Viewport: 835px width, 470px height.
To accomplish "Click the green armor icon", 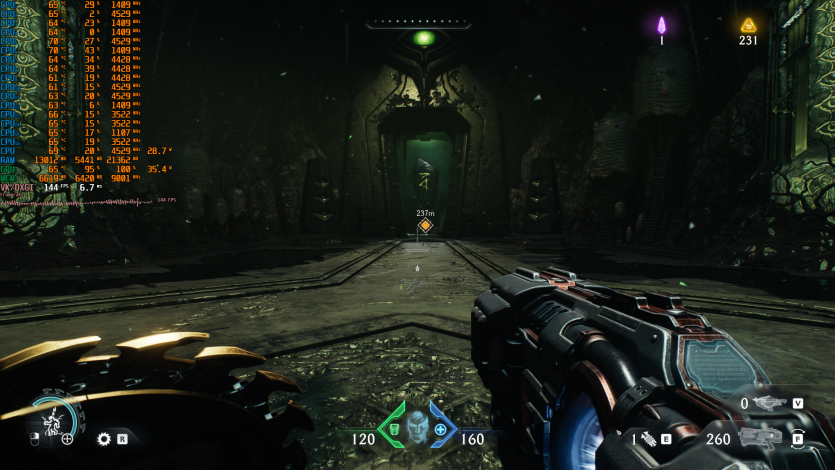I will (x=393, y=429).
